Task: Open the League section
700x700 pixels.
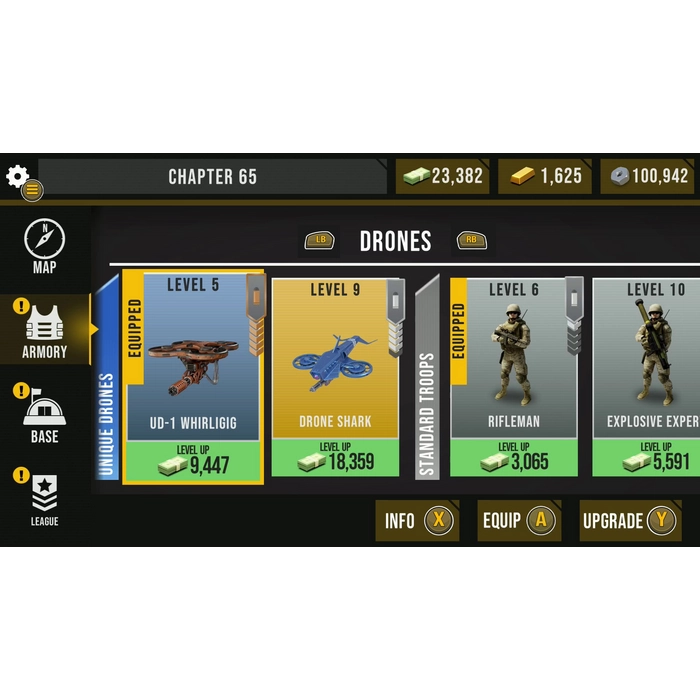Action: pyautogui.click(x=44, y=498)
